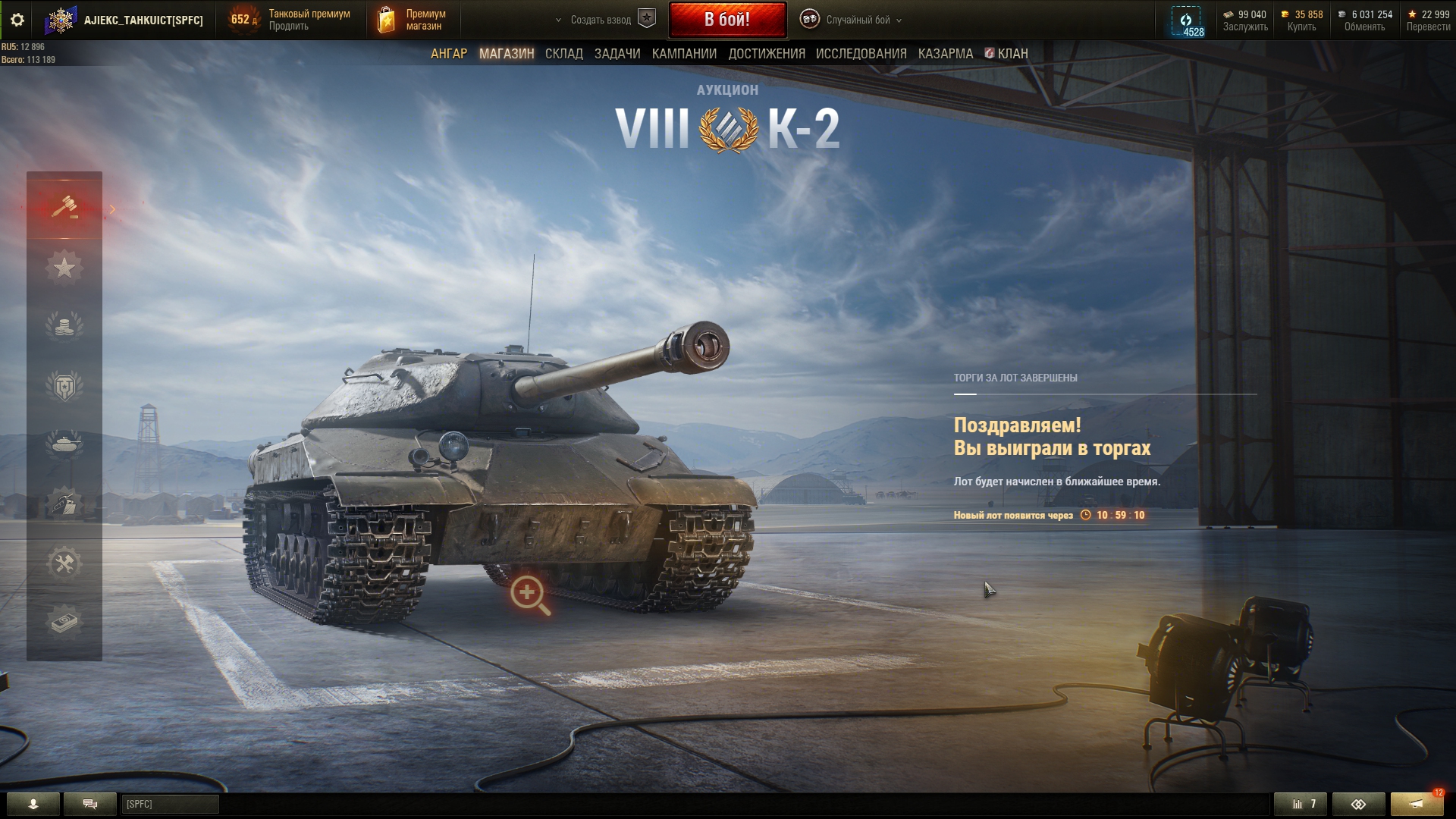This screenshot has height=819, width=1456.
Task: Extend tank premium via Продлить
Action: (x=288, y=27)
